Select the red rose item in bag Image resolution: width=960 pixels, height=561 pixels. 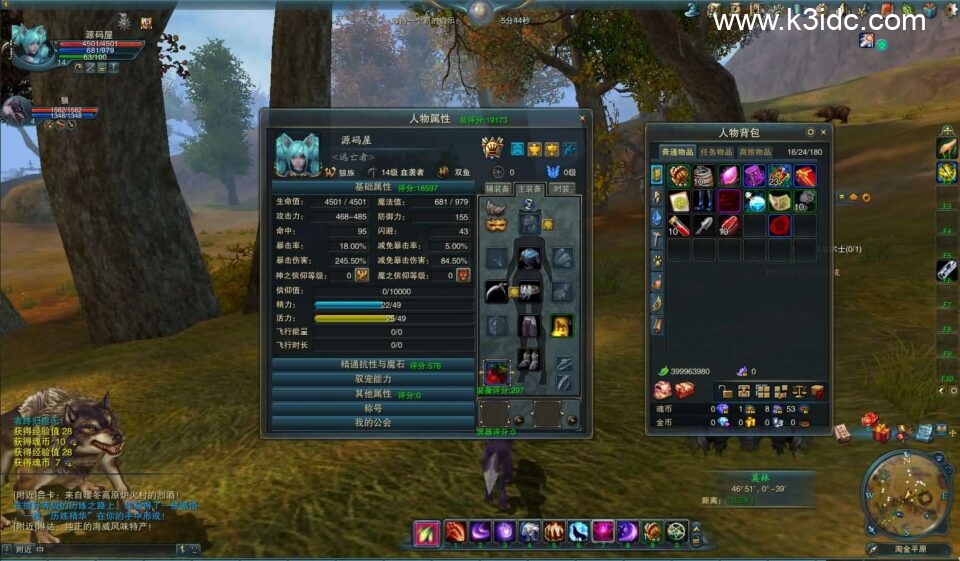coord(779,225)
